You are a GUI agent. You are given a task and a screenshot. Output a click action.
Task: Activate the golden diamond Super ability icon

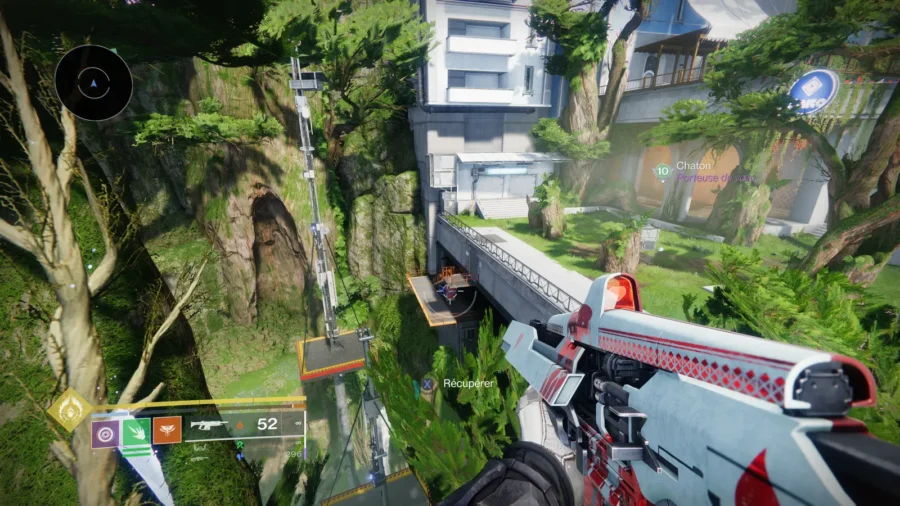pyautogui.click(x=69, y=410)
